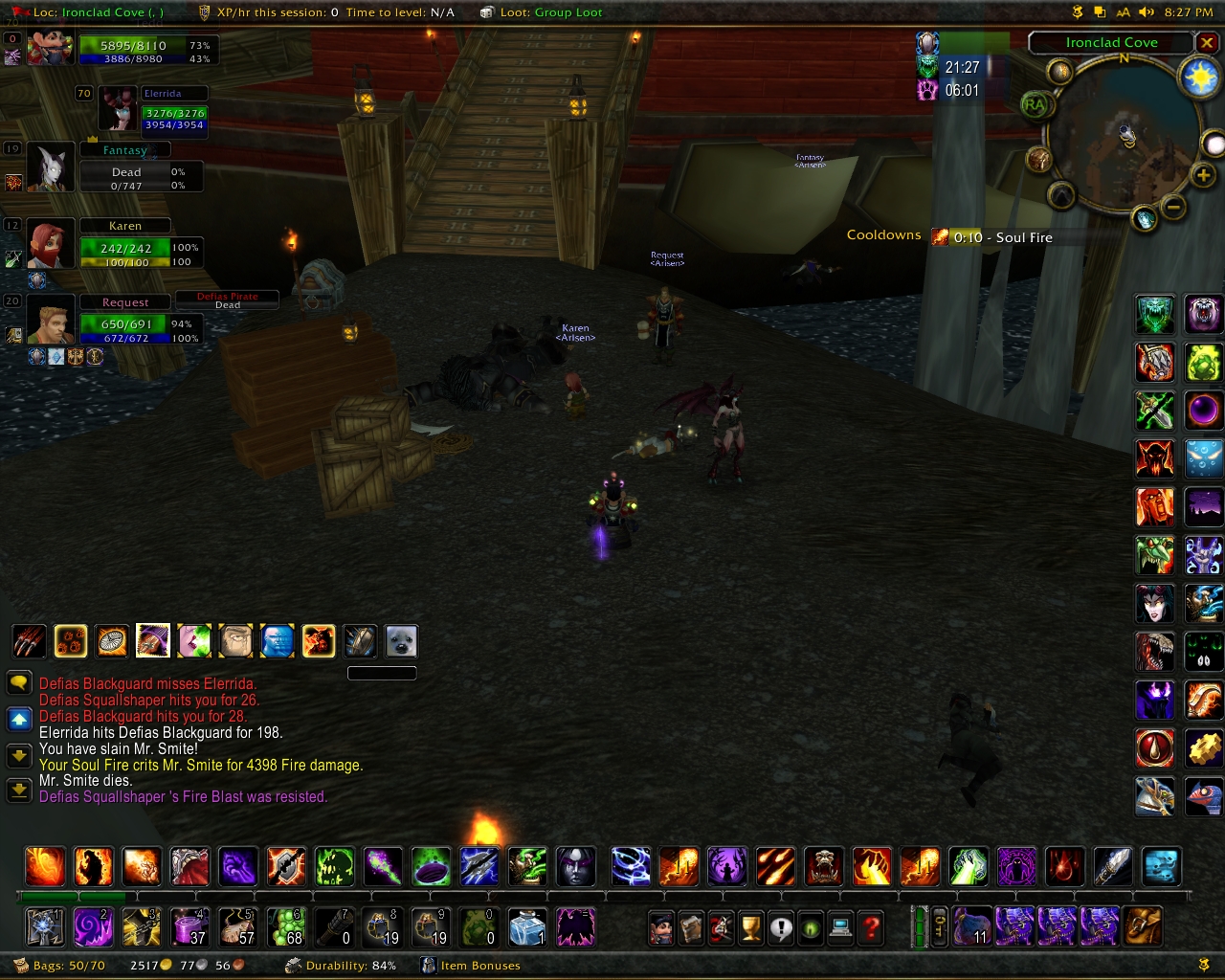Activate the purple swirl ability in slot 2
Image resolution: width=1225 pixels, height=980 pixels.
[94, 926]
